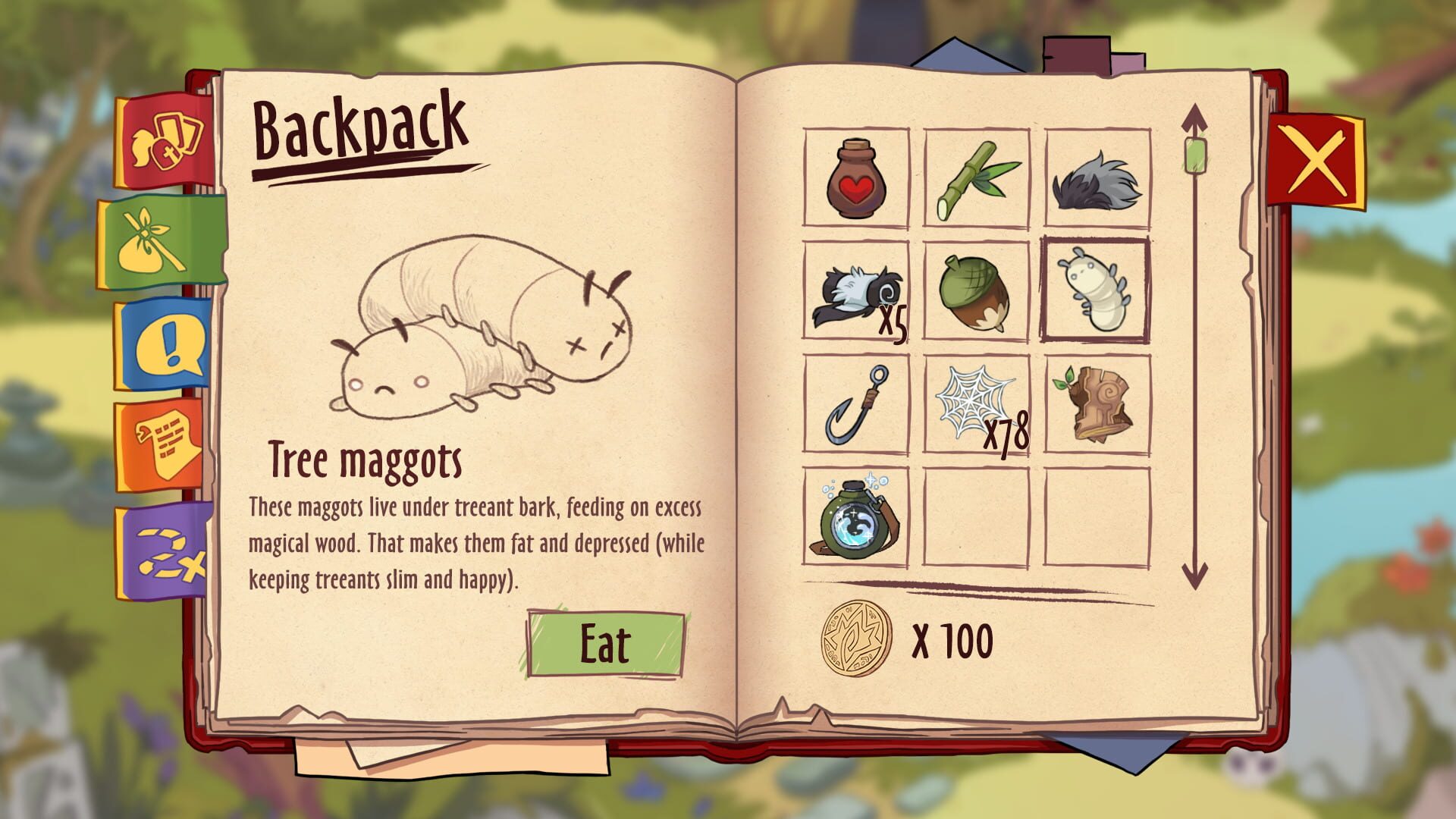Switch to the purple footprint path tab

[x=165, y=552]
